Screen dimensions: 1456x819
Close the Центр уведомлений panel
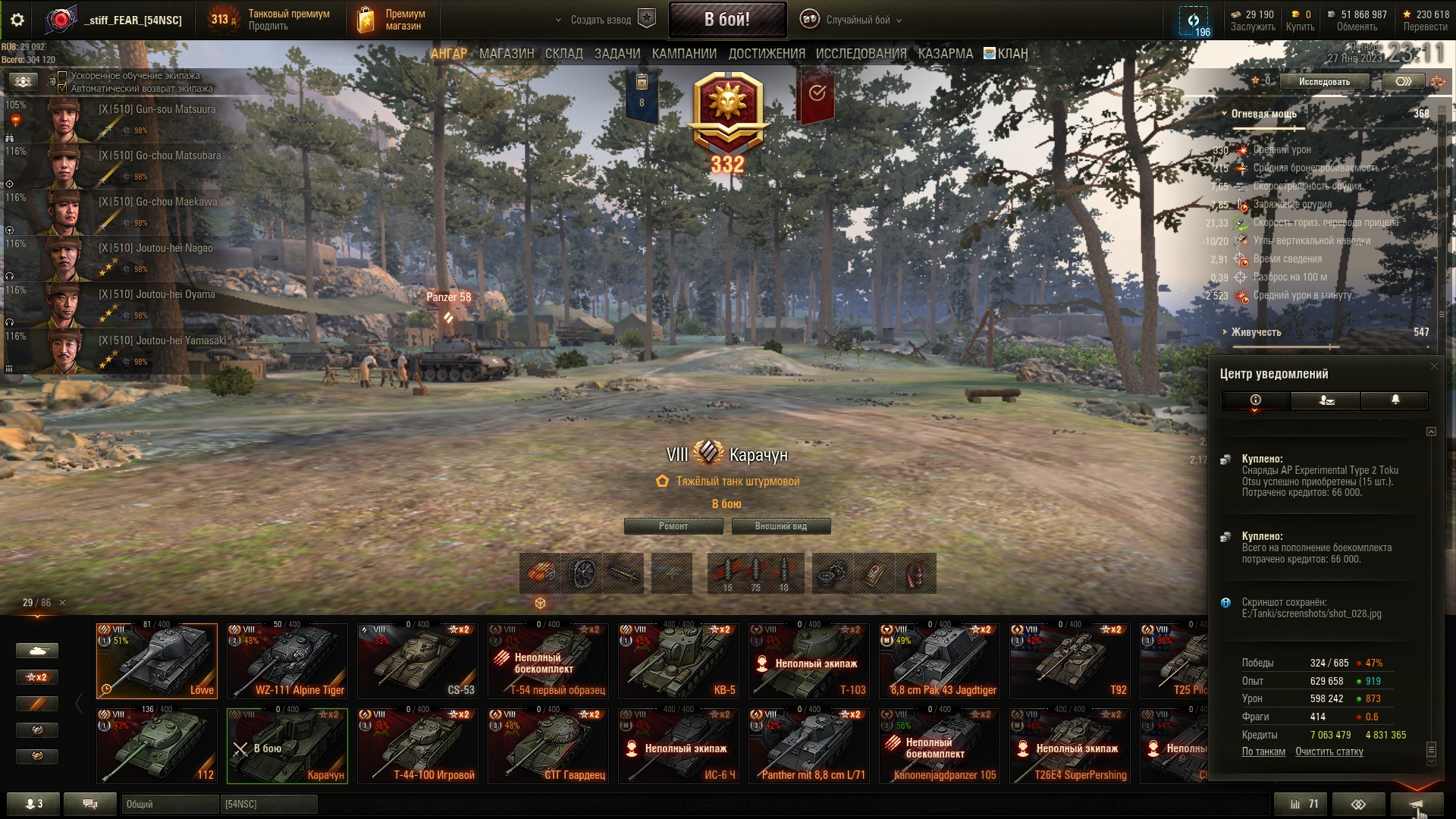pyautogui.click(x=1433, y=366)
